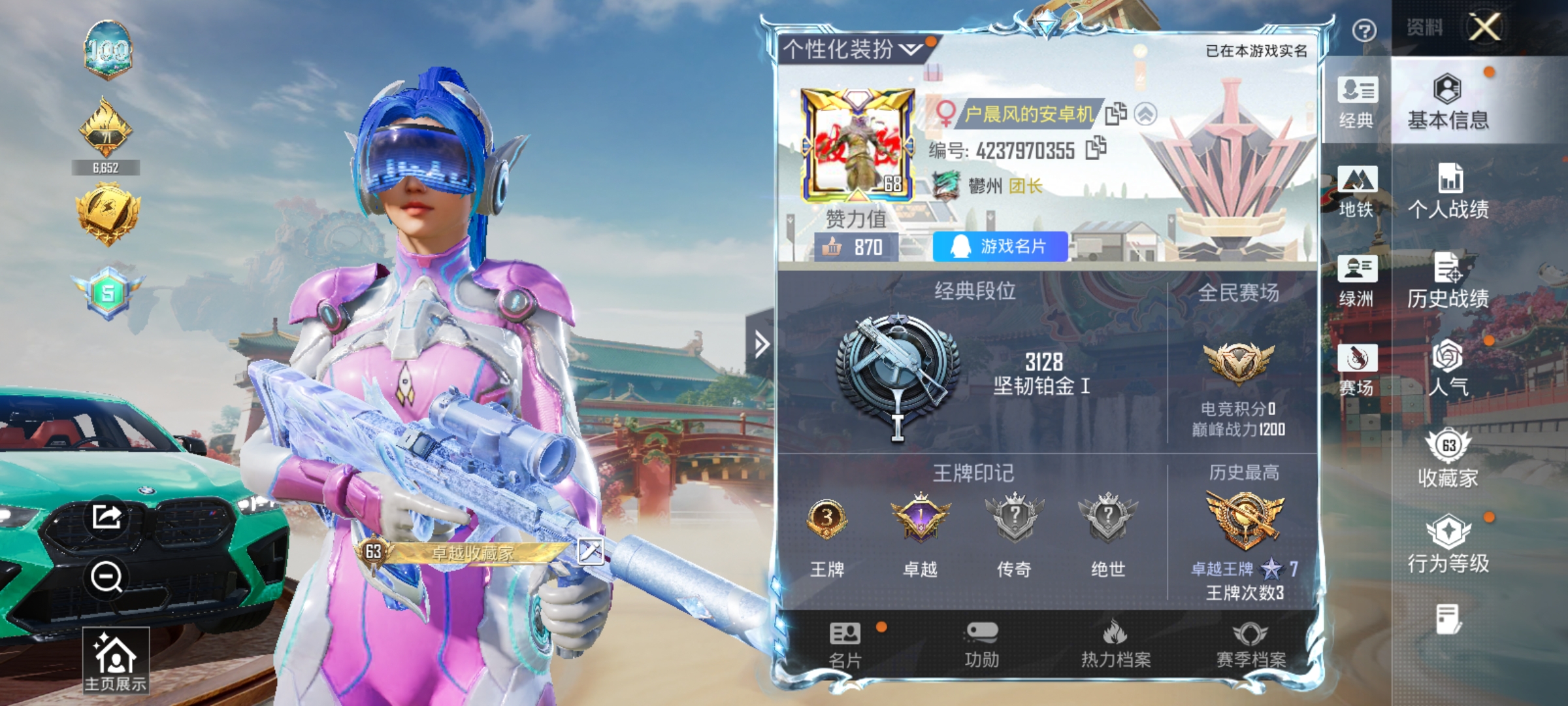1568x706 pixels.
Task: Open the 热力档案 heat archive tab
Action: pos(1116,645)
